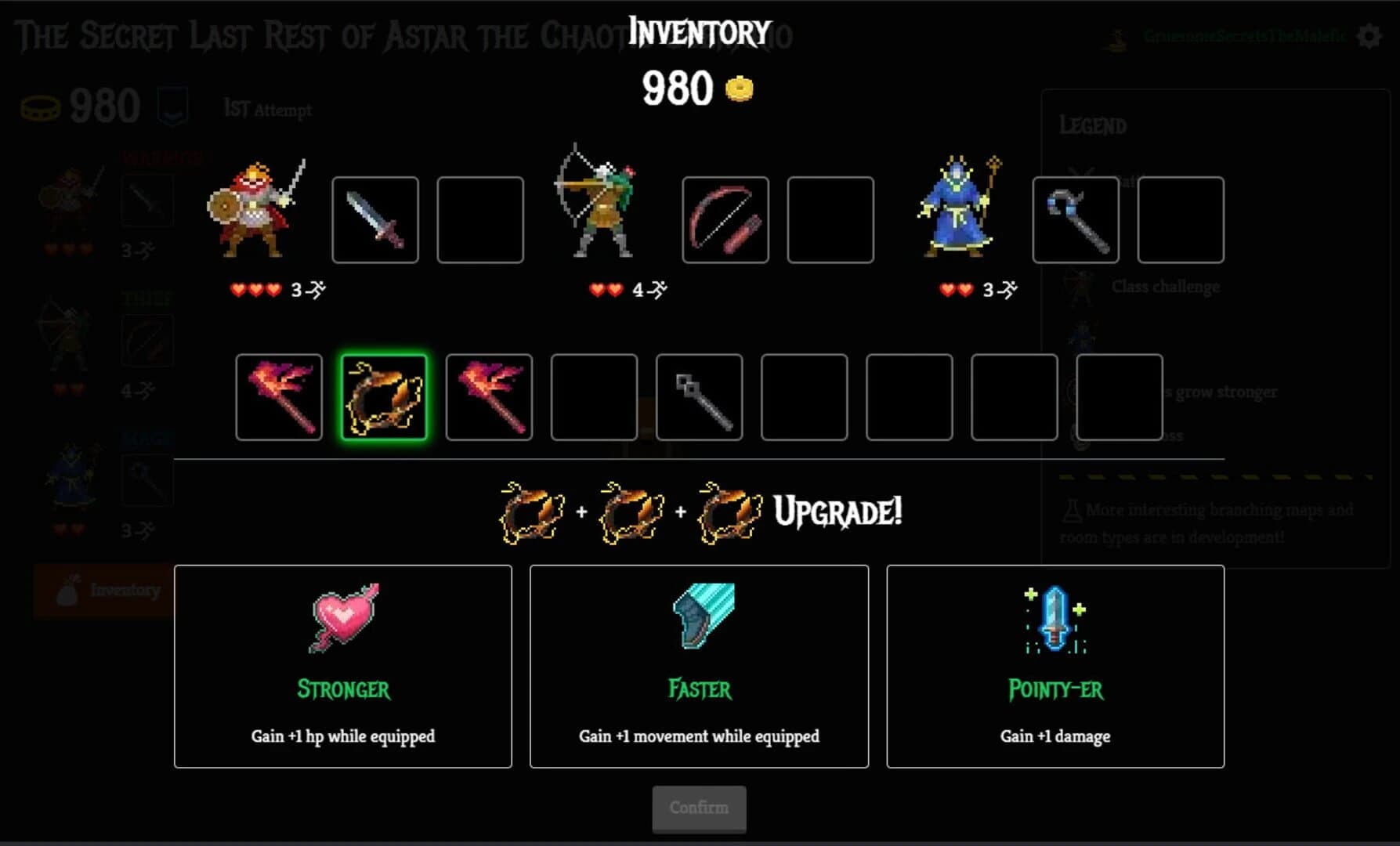Select the Warrior's equipped sword icon

pos(374,219)
